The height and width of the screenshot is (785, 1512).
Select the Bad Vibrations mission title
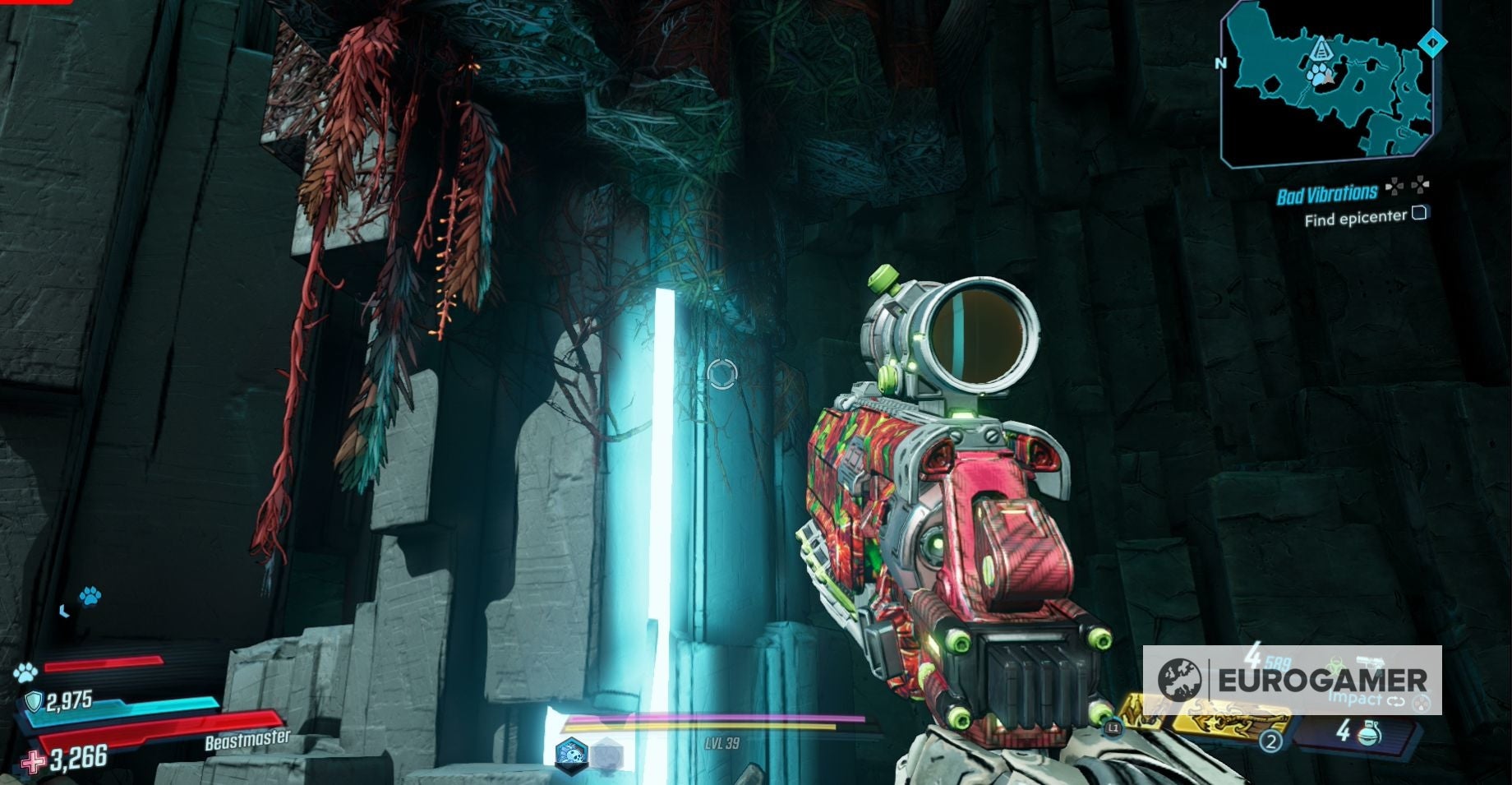coord(1327,192)
